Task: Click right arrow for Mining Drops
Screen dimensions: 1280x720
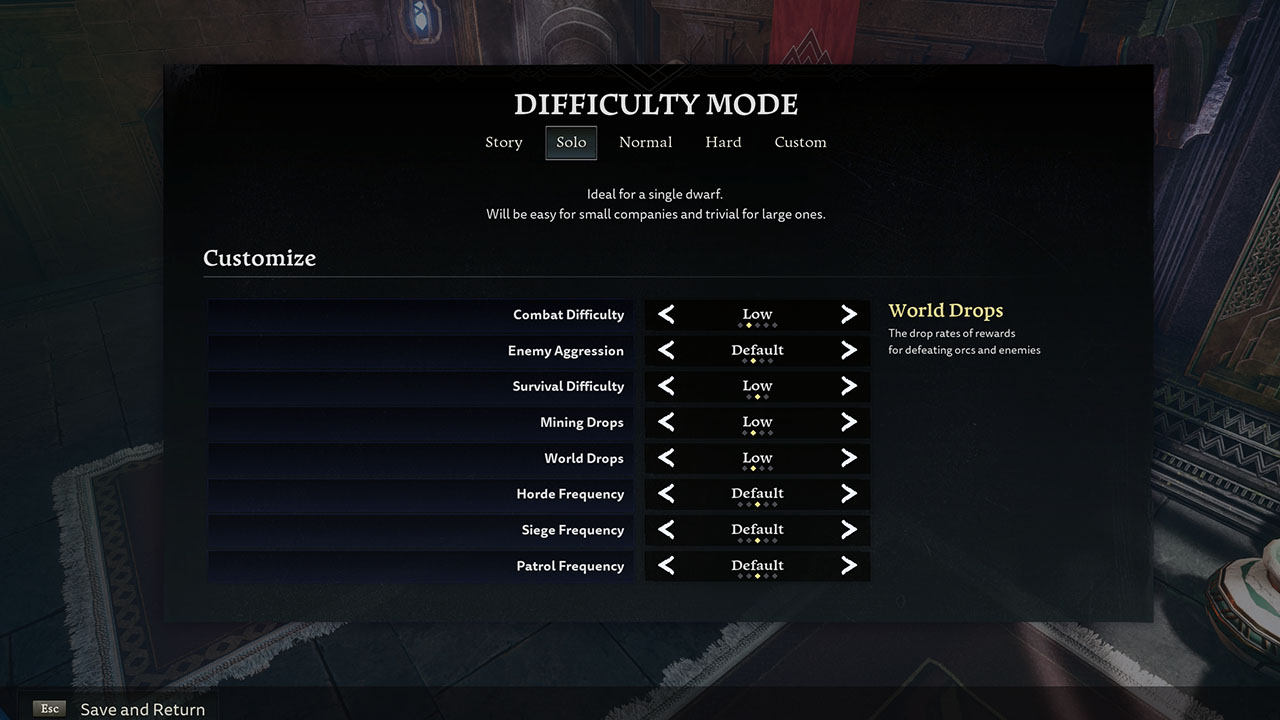Action: point(849,423)
